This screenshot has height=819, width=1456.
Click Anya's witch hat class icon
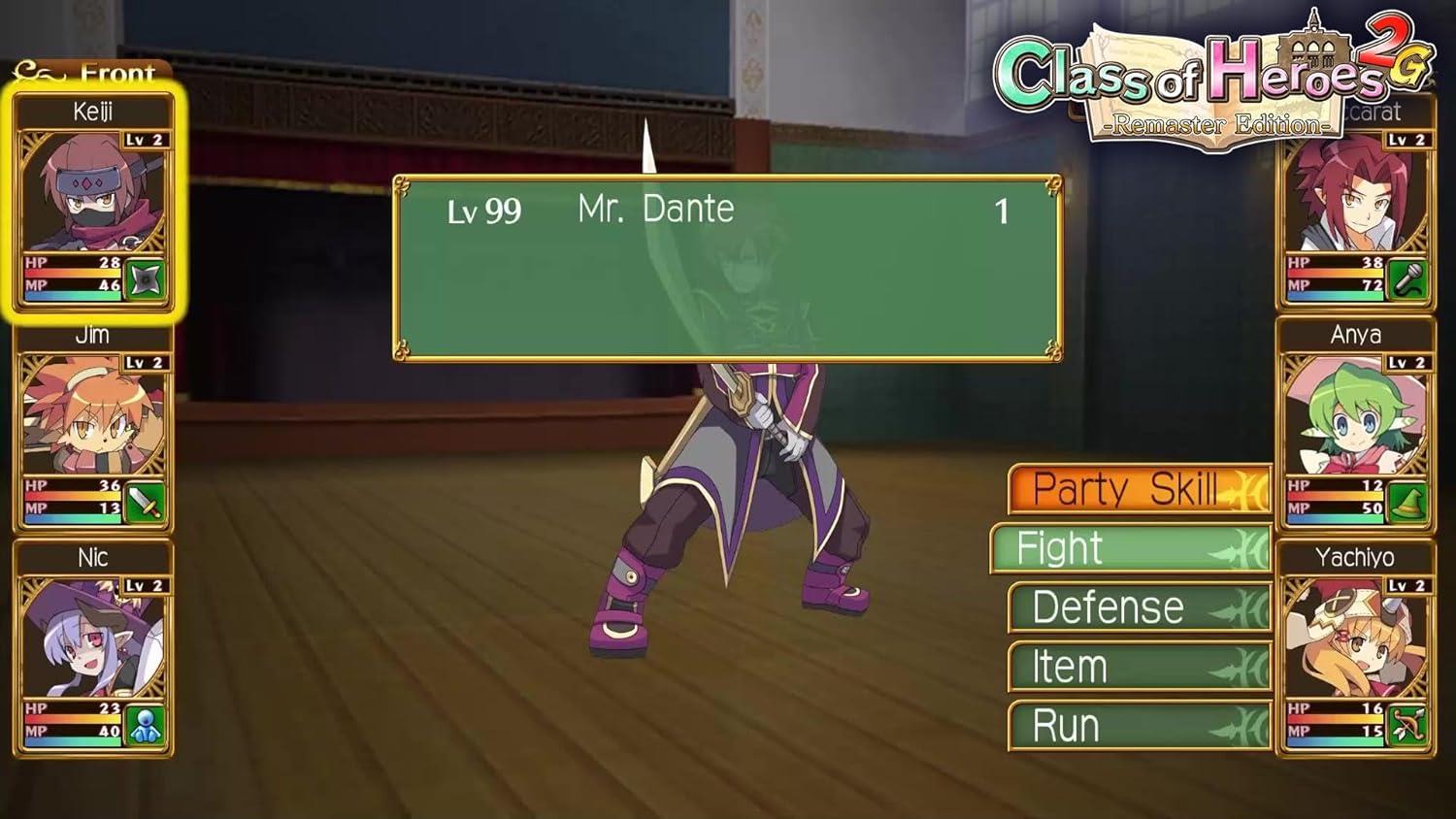pyautogui.click(x=1407, y=504)
